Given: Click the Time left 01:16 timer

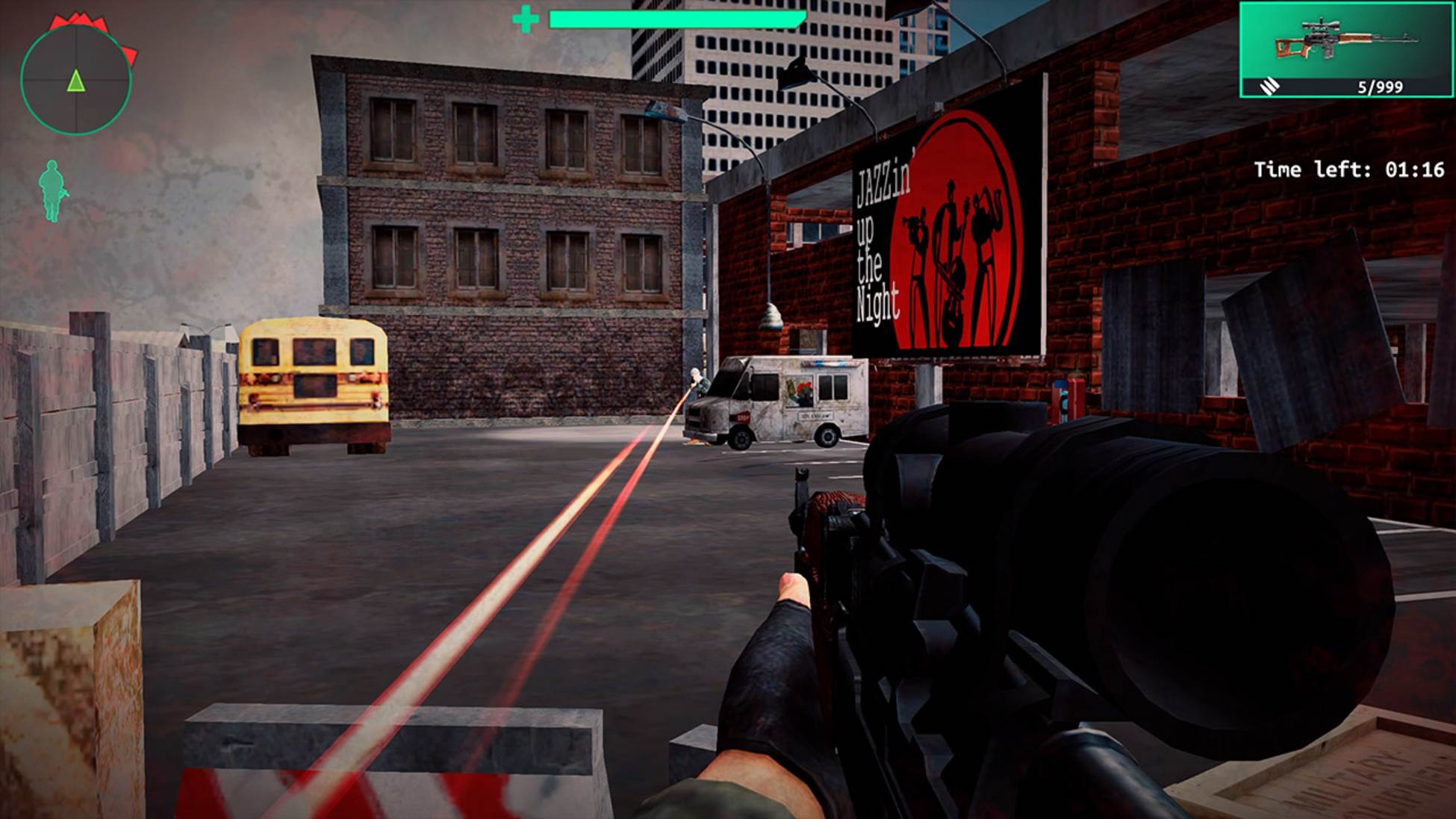Looking at the screenshot, I should (x=1351, y=169).
